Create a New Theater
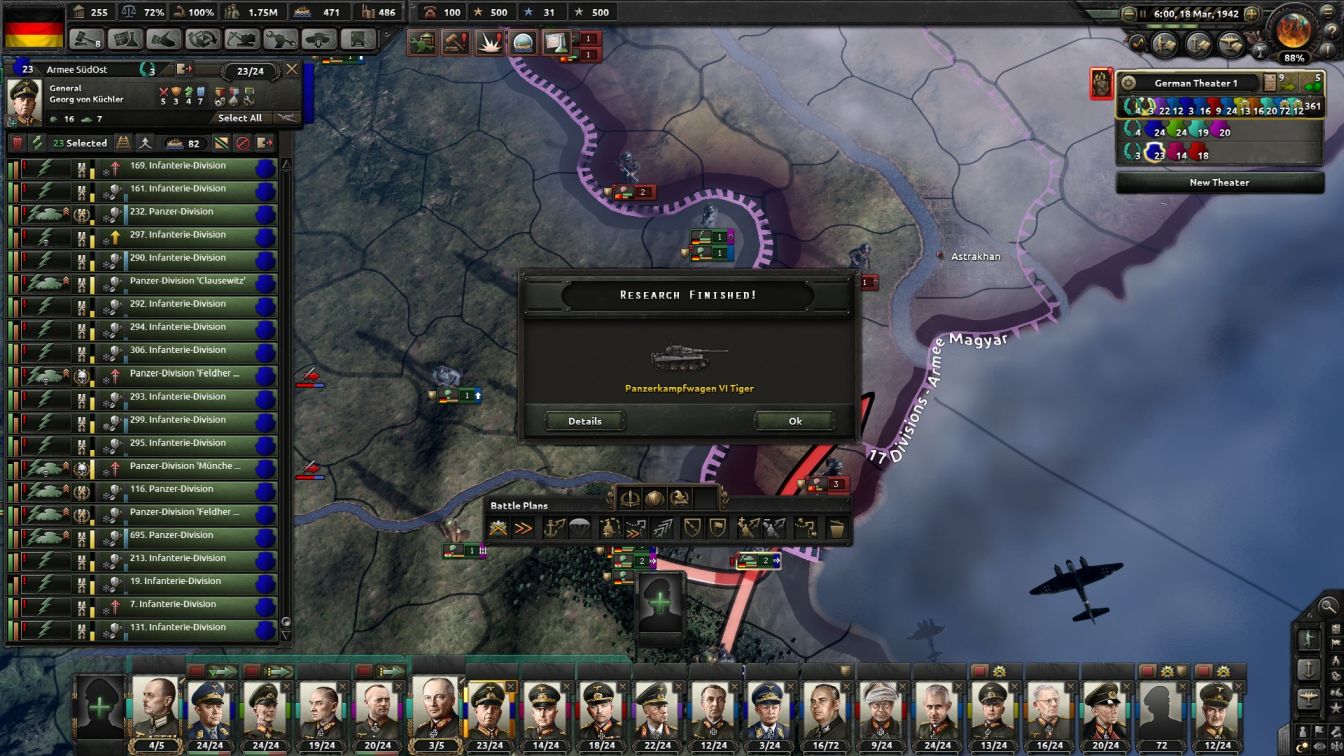 [x=1221, y=182]
